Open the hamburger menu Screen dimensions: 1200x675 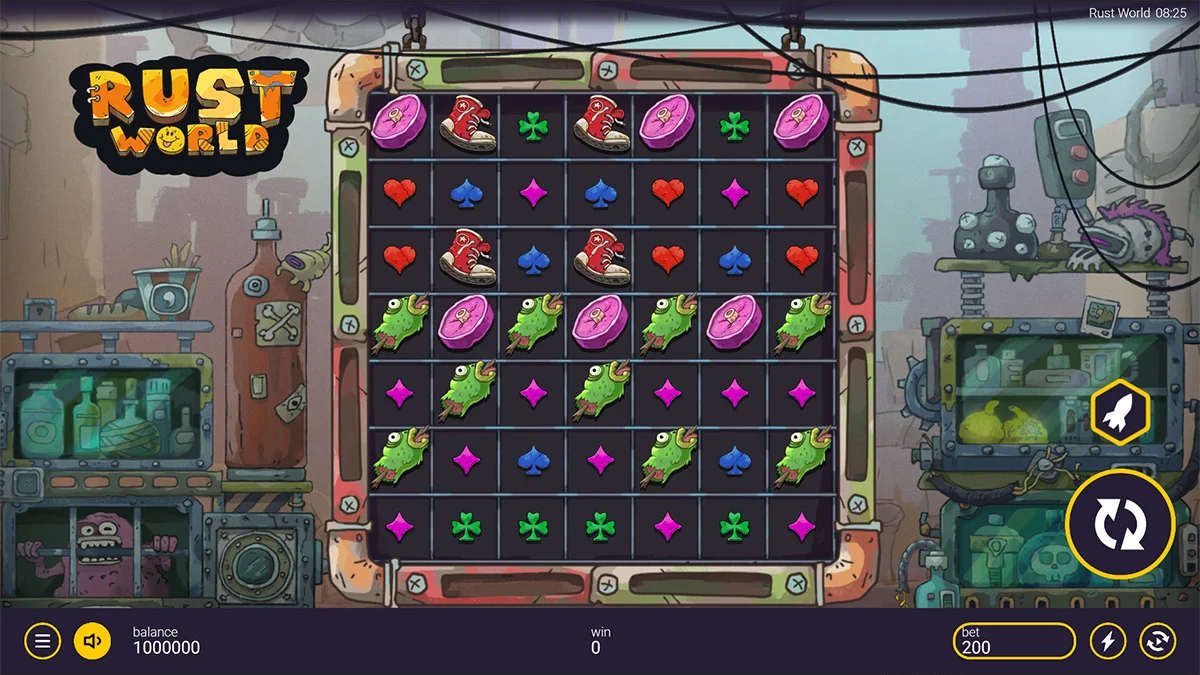[x=42, y=641]
